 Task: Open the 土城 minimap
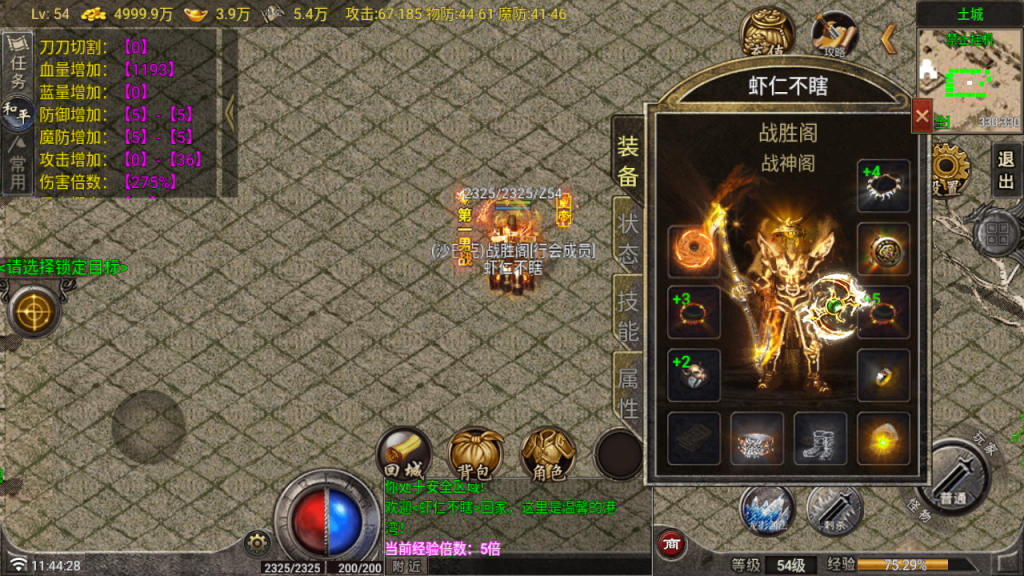click(x=969, y=78)
